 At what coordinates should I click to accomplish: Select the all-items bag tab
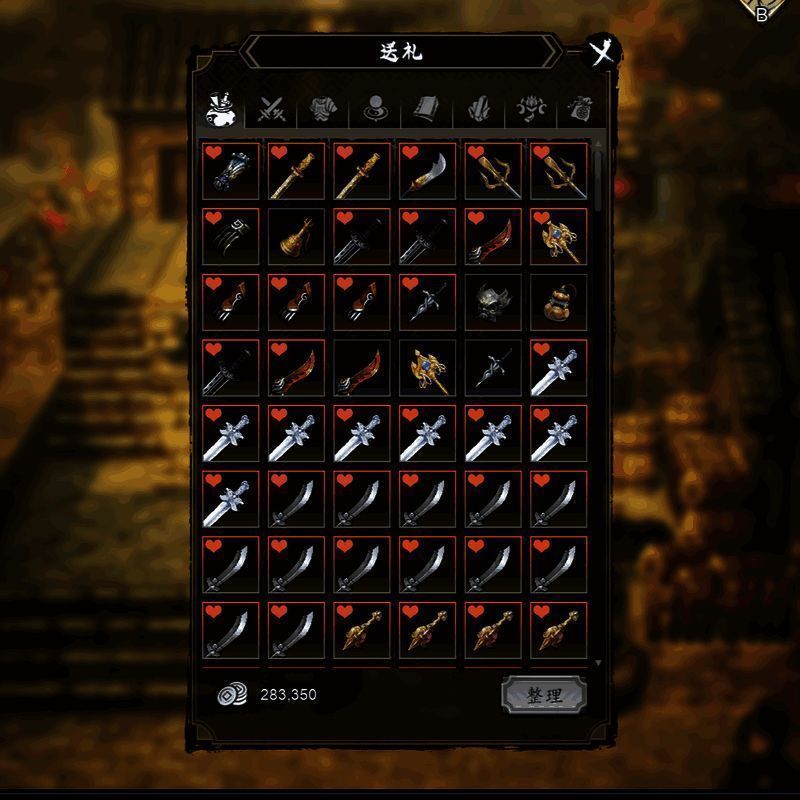pyautogui.click(x=220, y=108)
